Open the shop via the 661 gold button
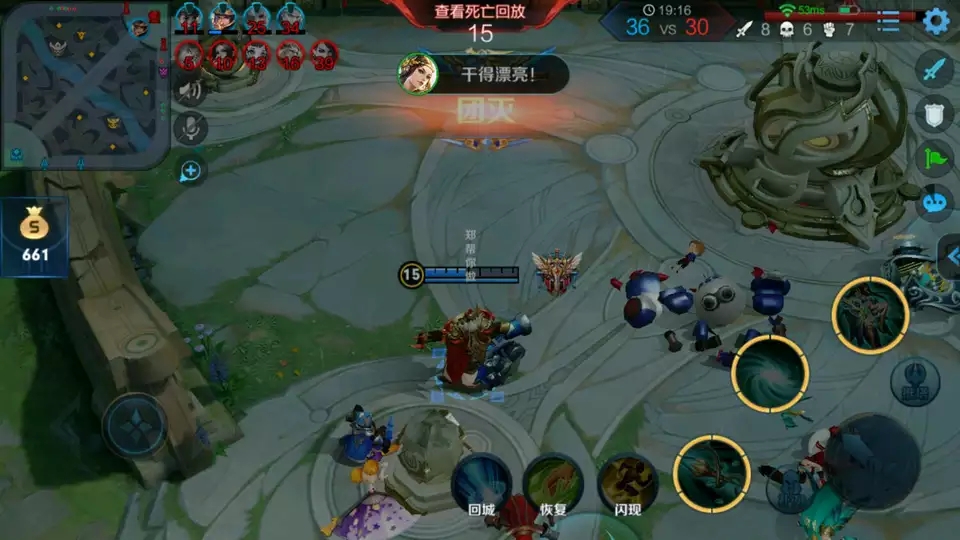The height and width of the screenshot is (540, 960). (x=35, y=237)
